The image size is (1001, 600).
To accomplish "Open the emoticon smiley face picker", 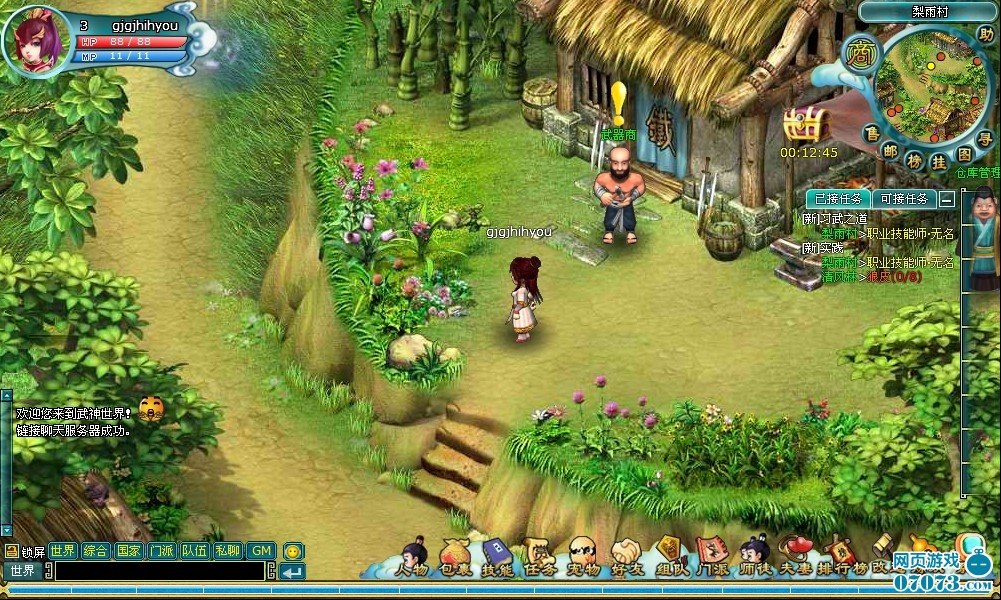I will [x=292, y=551].
